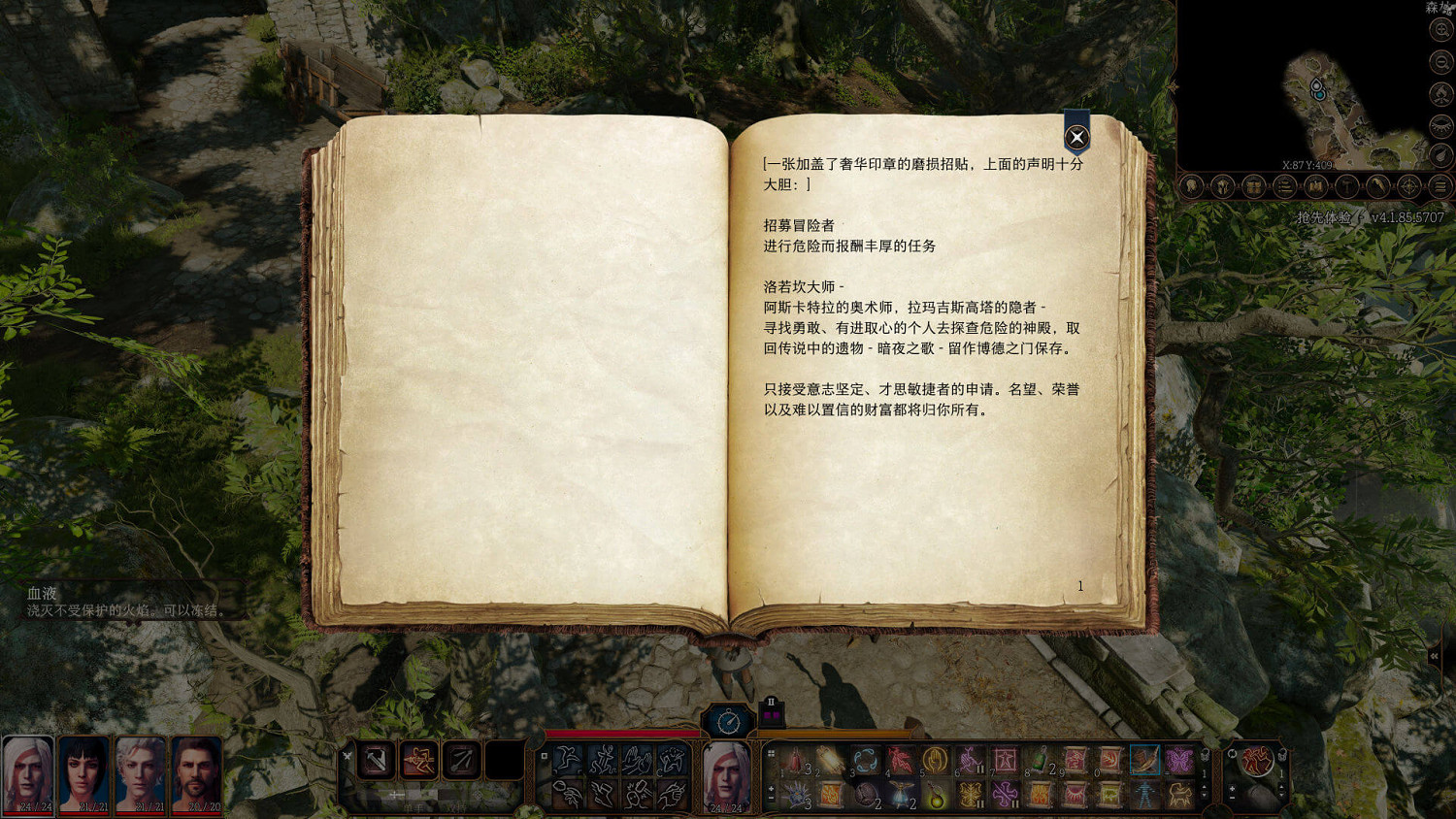Open the character sheet head icon
This screenshot has width=1456, height=819.
1190,187
